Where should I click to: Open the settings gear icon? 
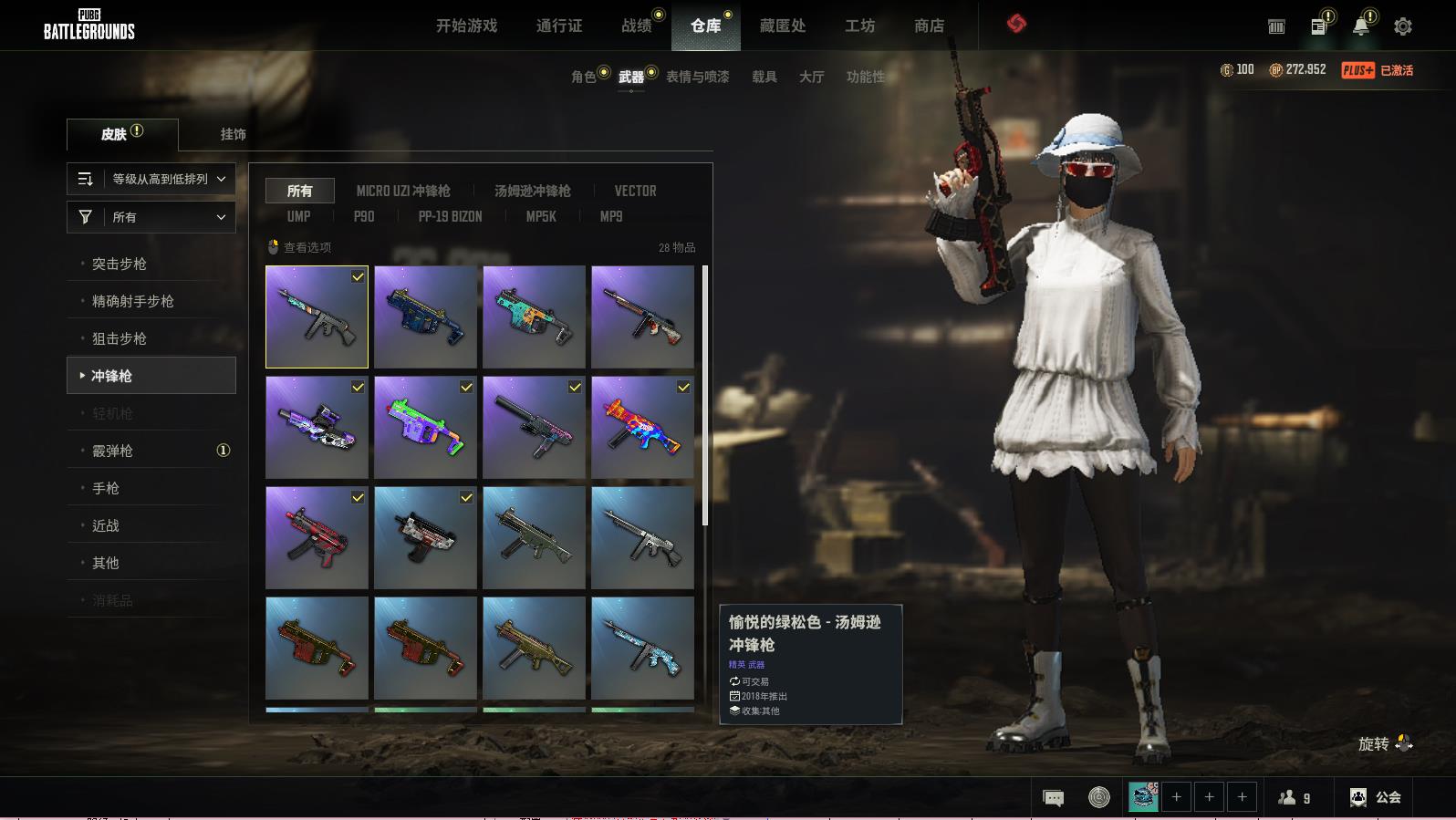point(1402,26)
